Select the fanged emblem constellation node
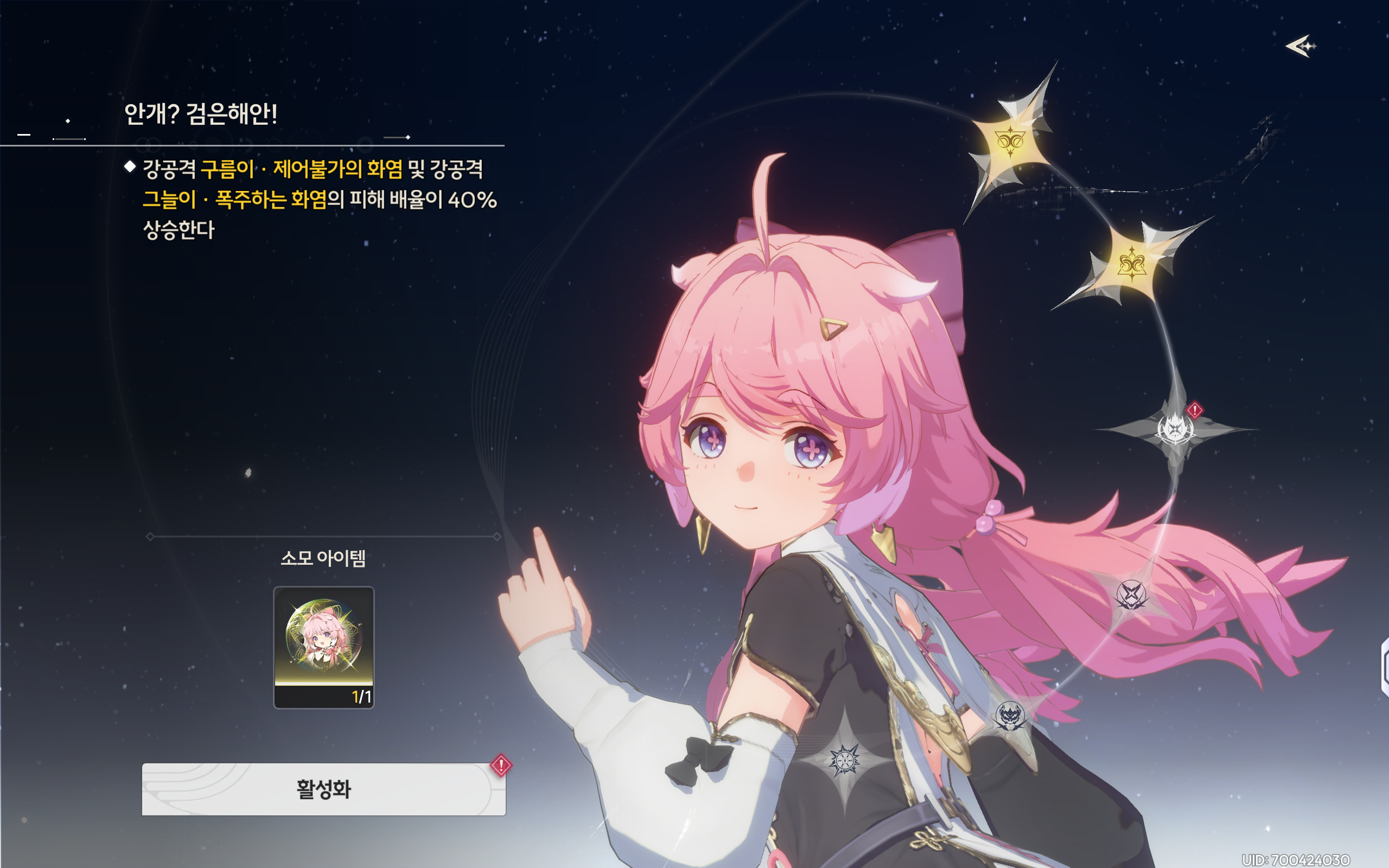Viewport: 1389px width, 868px height. (1011, 717)
